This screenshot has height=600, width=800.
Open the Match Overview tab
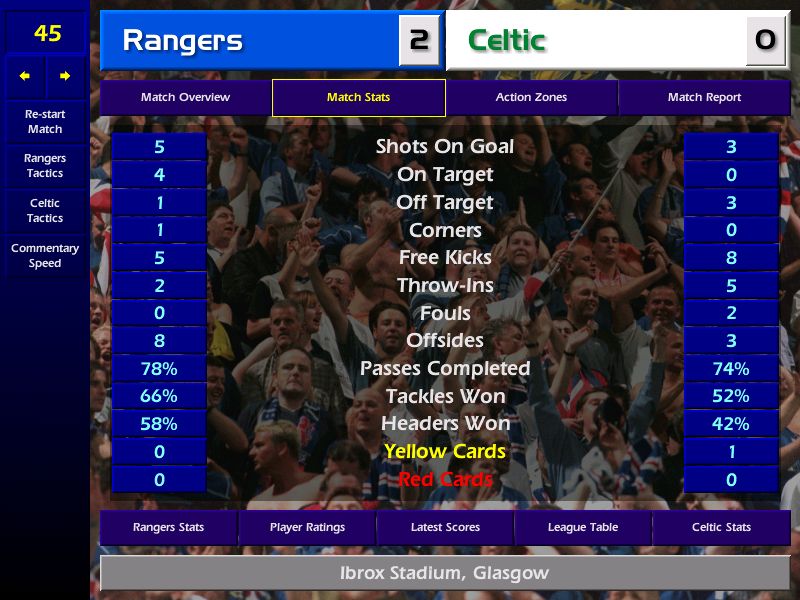click(185, 98)
